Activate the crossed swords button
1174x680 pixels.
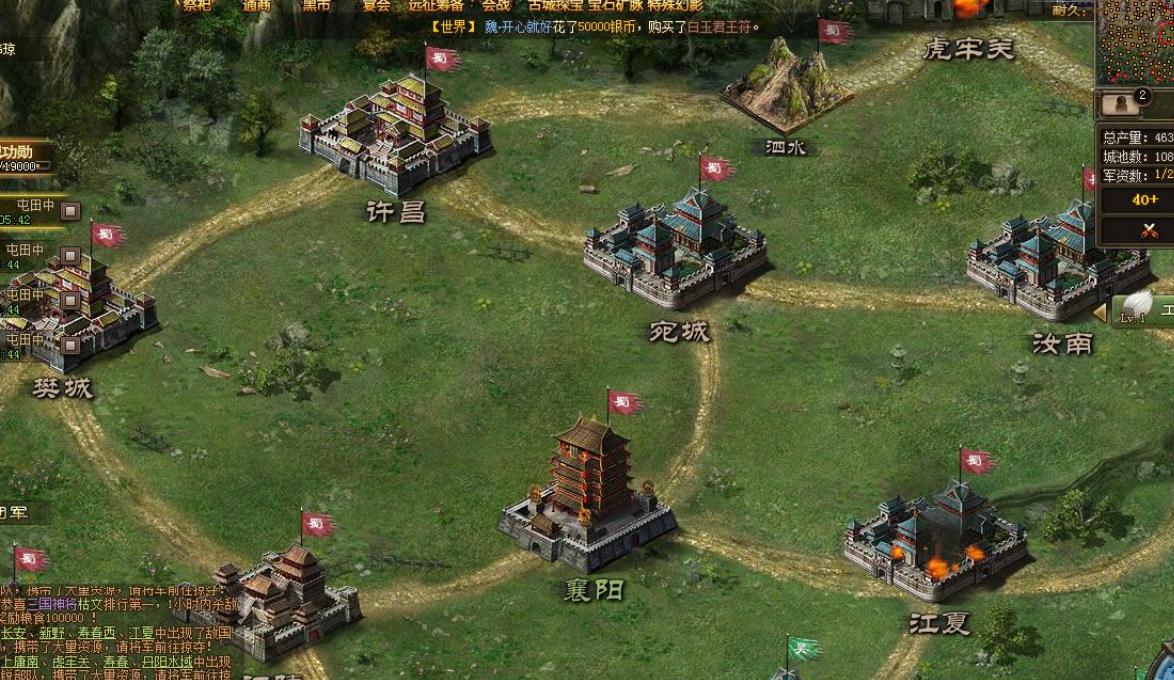click(1149, 231)
